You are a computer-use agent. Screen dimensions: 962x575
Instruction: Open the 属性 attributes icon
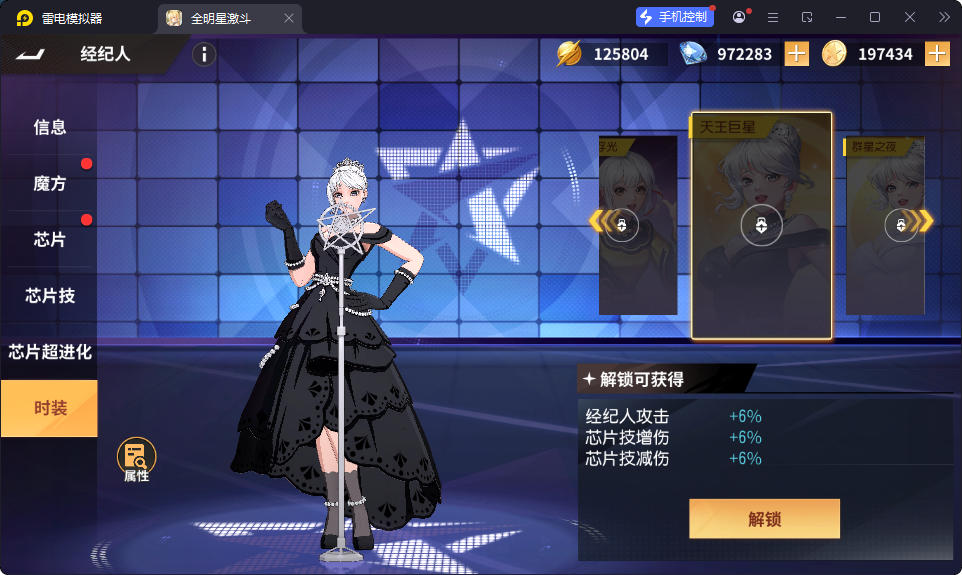pos(136,459)
